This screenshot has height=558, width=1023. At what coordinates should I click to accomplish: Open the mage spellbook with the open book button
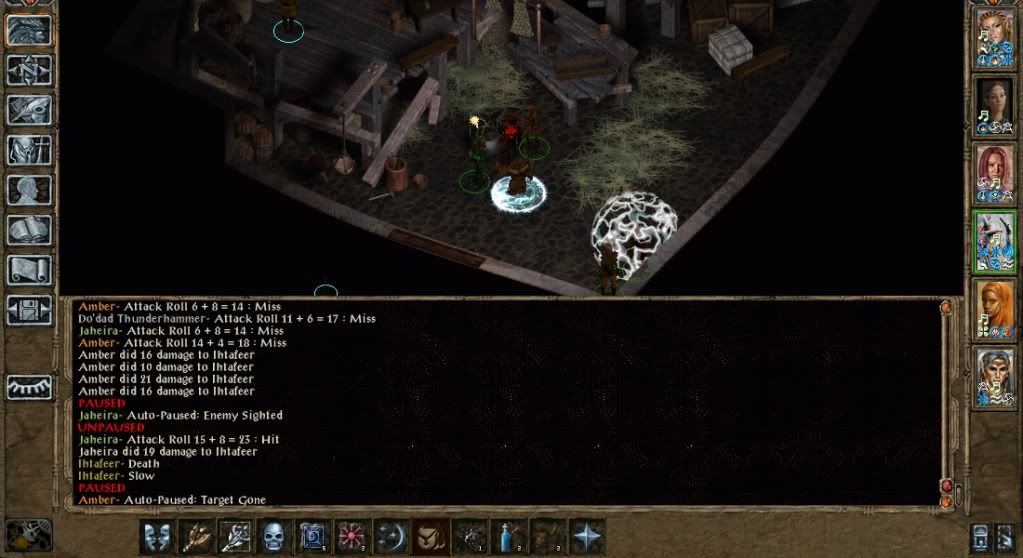coord(29,230)
